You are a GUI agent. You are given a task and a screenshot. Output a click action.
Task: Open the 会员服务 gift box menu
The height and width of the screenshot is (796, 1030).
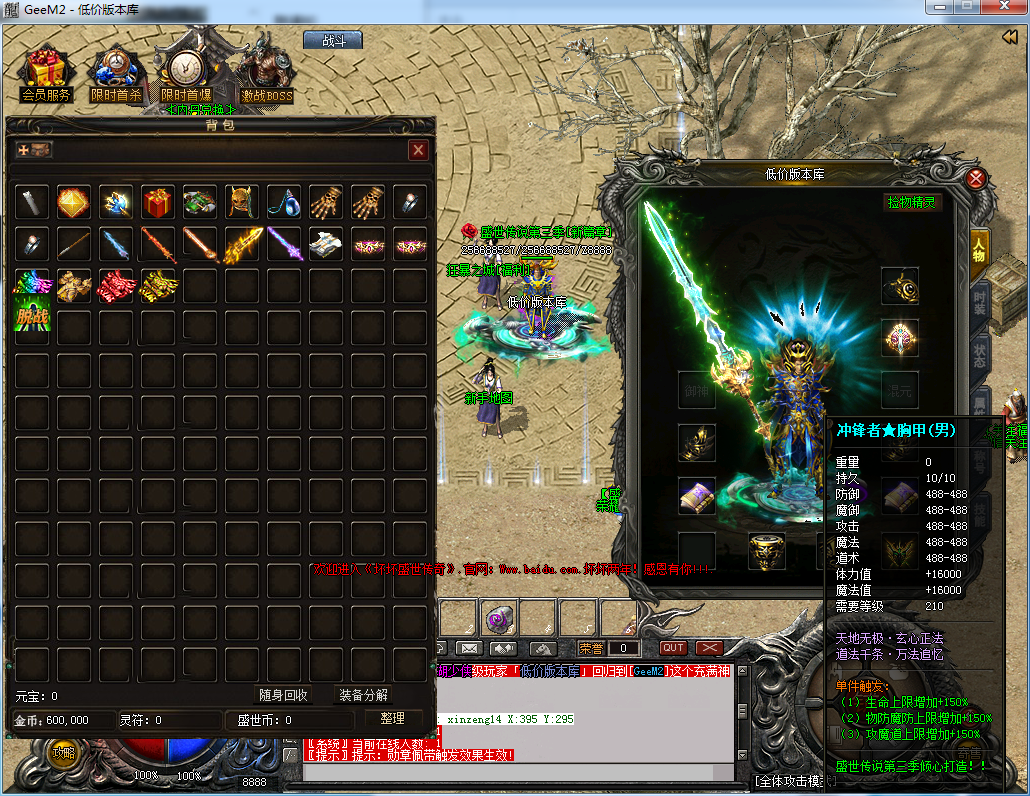coord(45,75)
